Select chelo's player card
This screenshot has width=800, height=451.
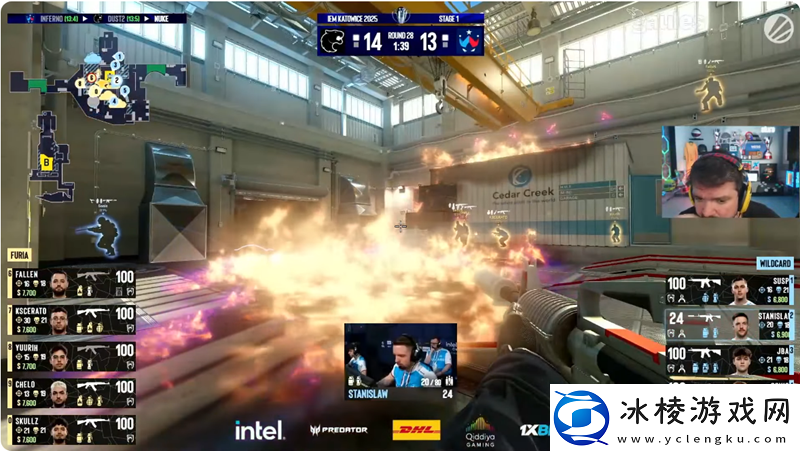click(x=70, y=391)
